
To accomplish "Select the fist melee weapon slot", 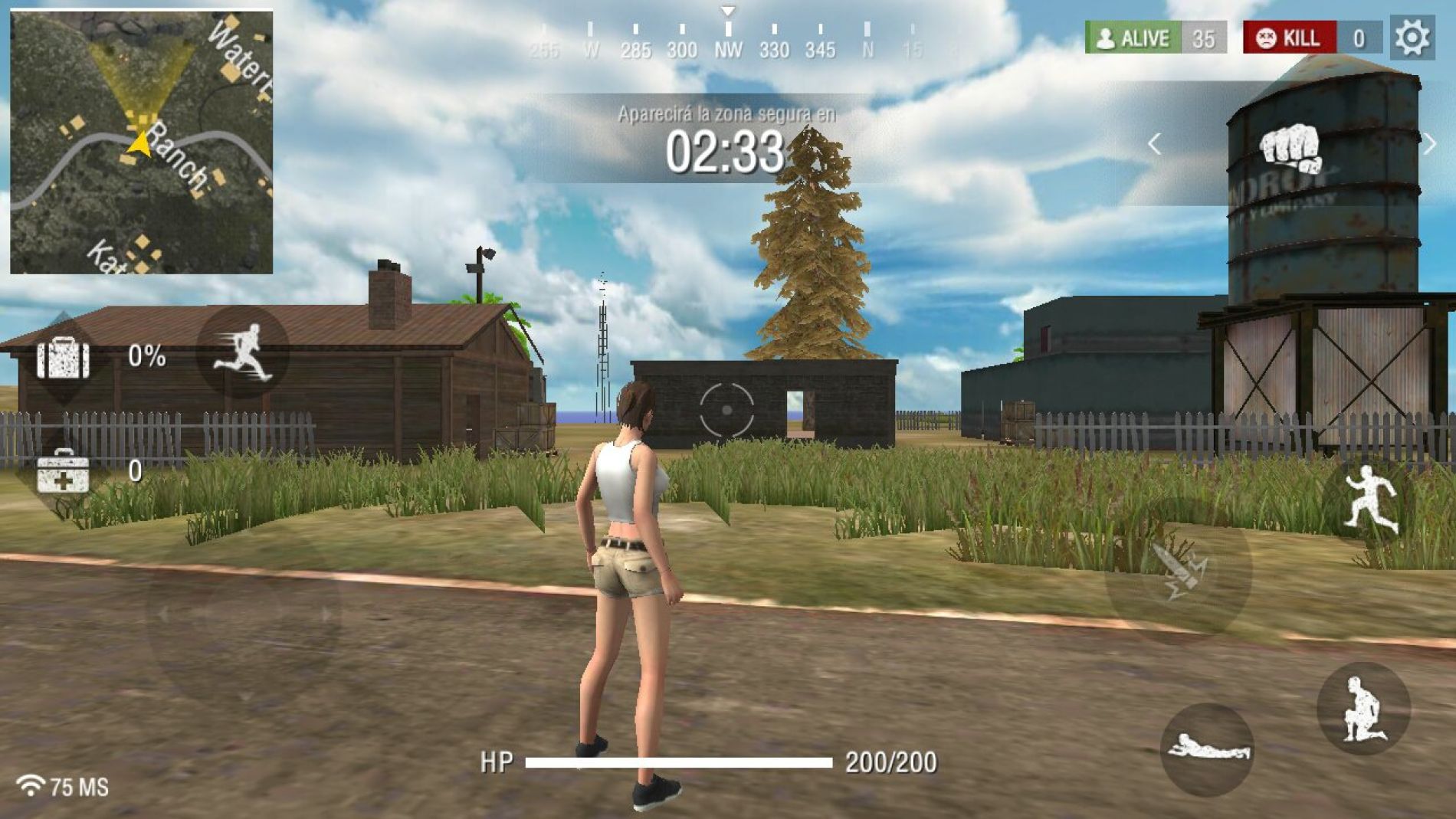I will pyautogui.click(x=1294, y=147).
